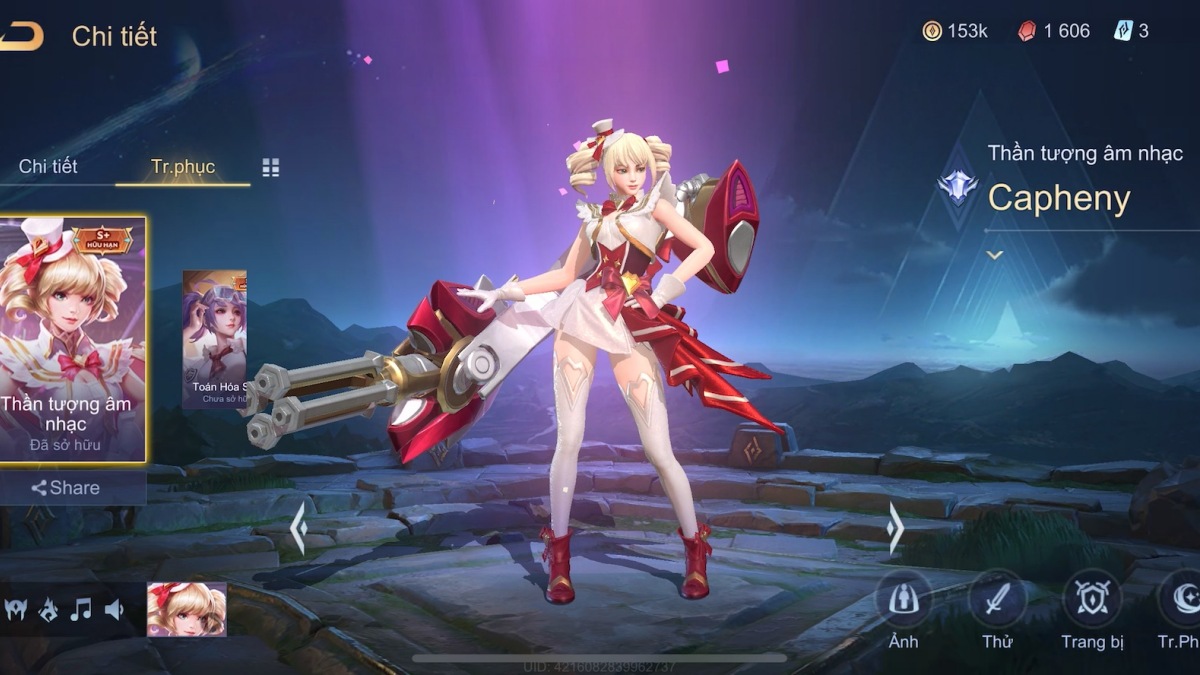
Task: Go back using the arrow button
Action: pyautogui.click(x=22, y=36)
